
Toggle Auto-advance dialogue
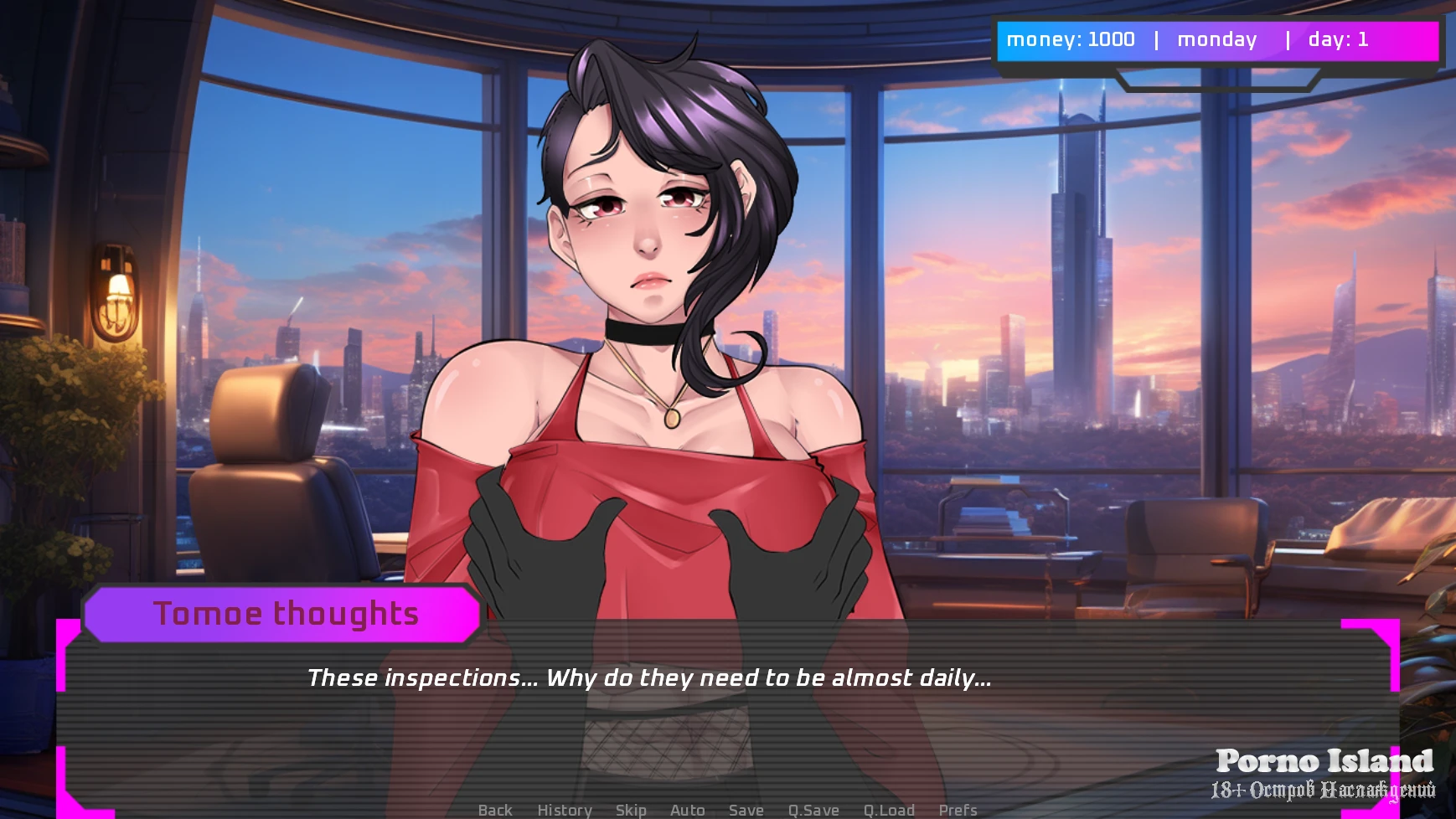point(687,810)
